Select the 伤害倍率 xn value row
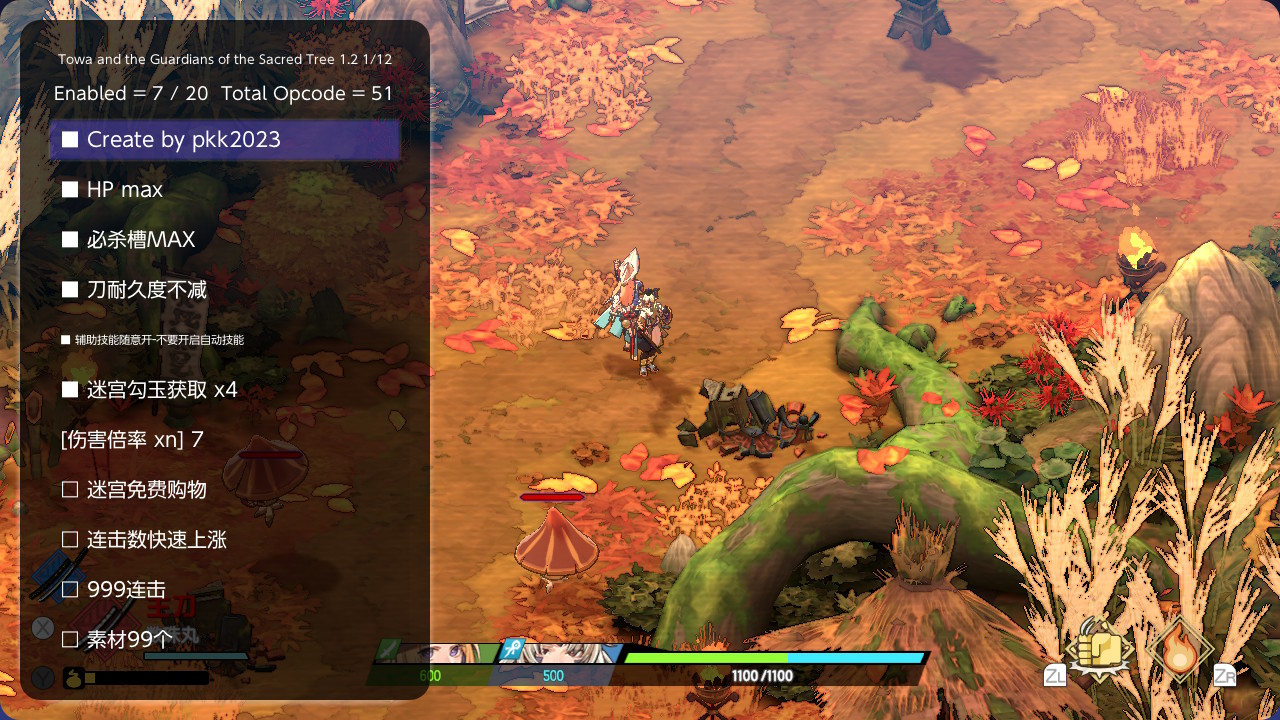1280x720 pixels. click(x=132, y=440)
